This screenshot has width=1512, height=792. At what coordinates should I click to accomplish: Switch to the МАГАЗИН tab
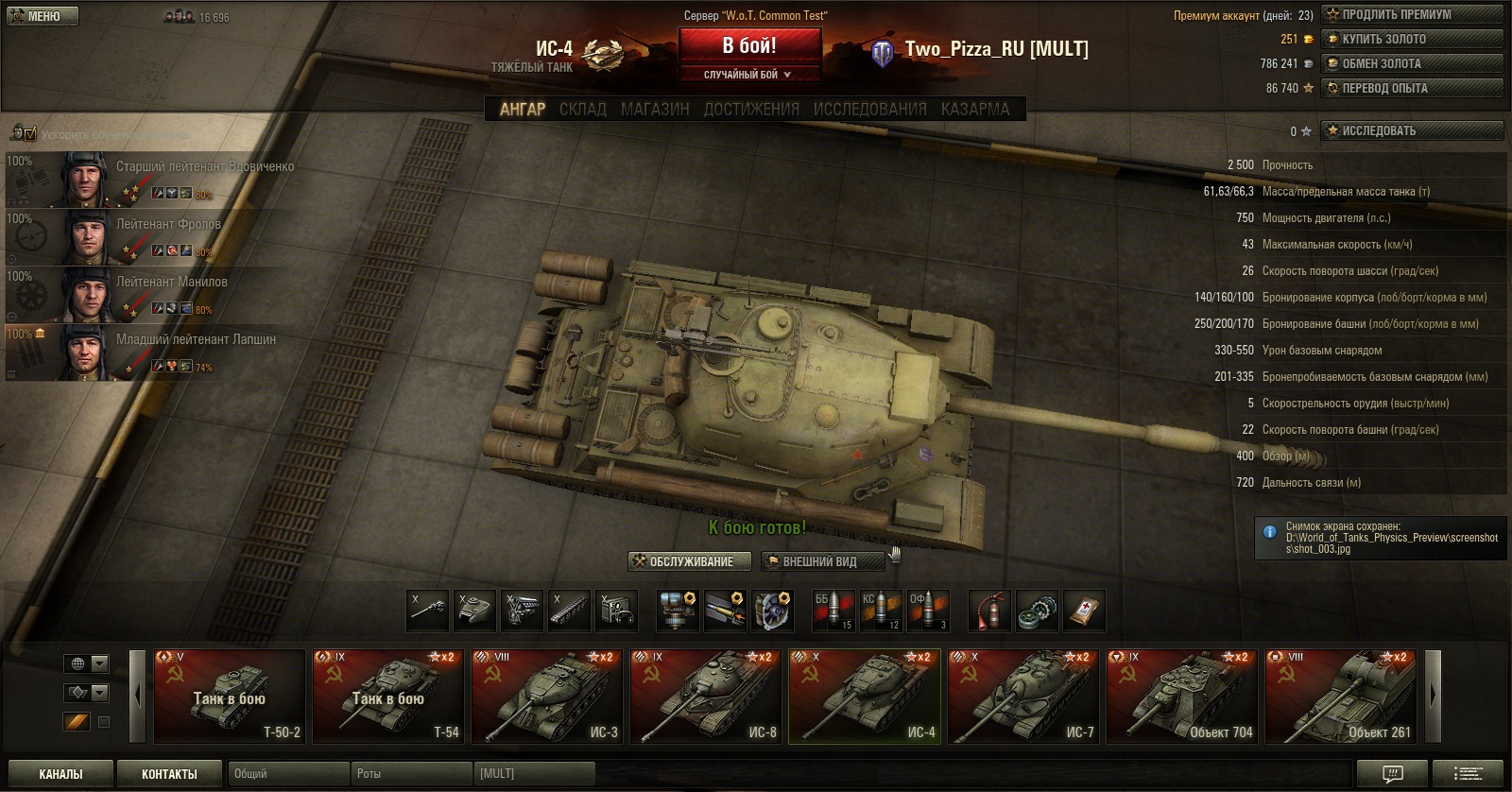tap(655, 109)
